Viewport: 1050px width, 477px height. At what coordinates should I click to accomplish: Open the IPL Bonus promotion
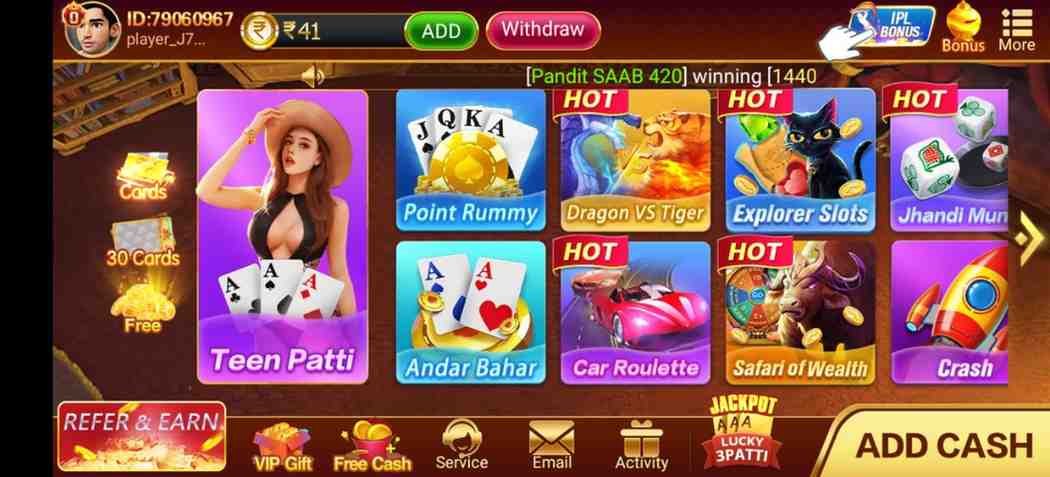coord(891,26)
